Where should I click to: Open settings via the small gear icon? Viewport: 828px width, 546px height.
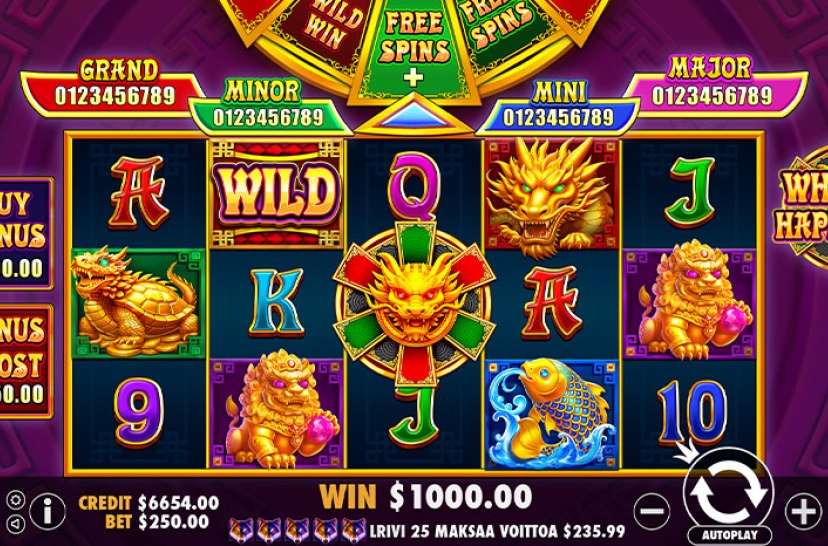click(14, 499)
